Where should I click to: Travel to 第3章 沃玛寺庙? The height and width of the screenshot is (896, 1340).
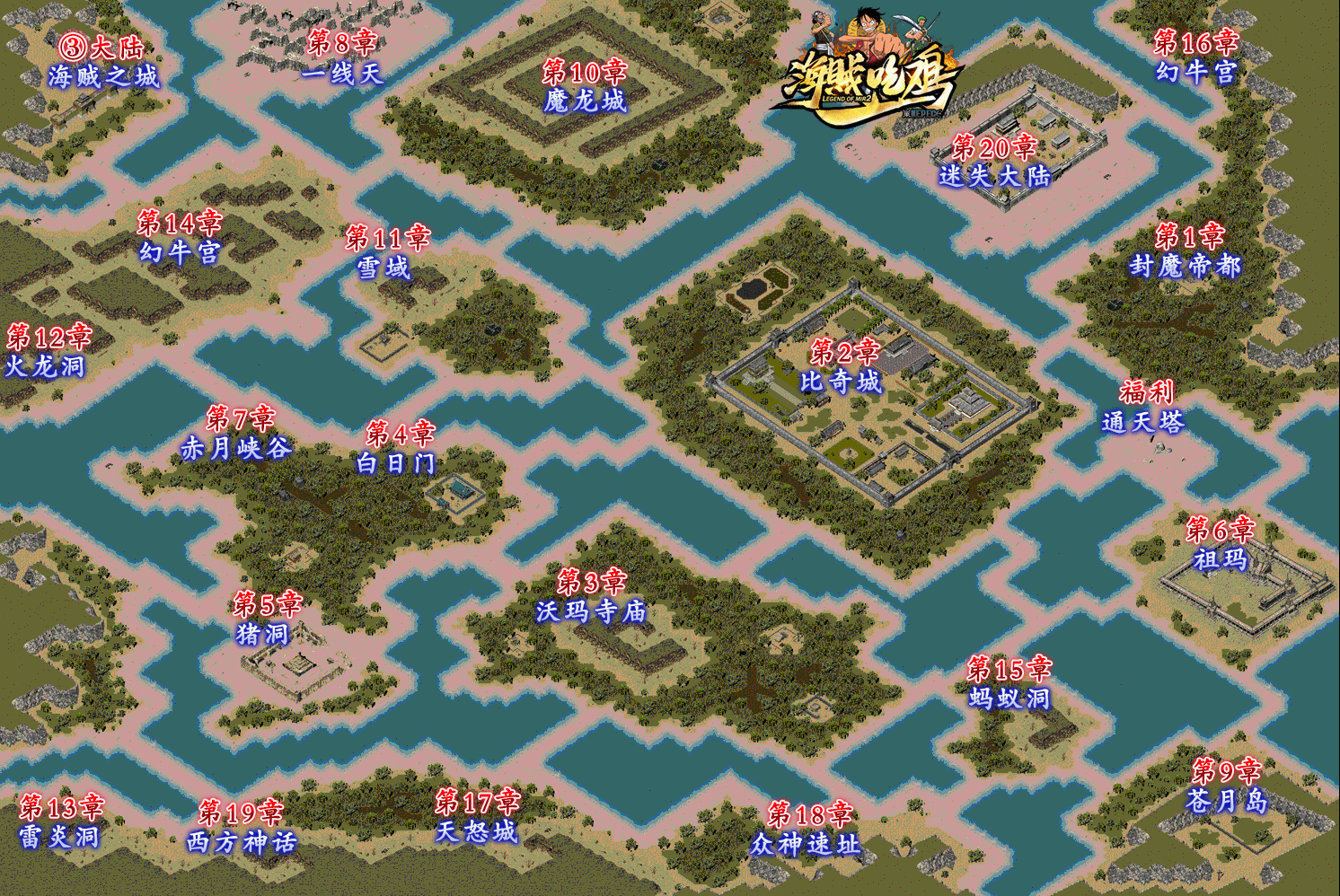[591, 597]
